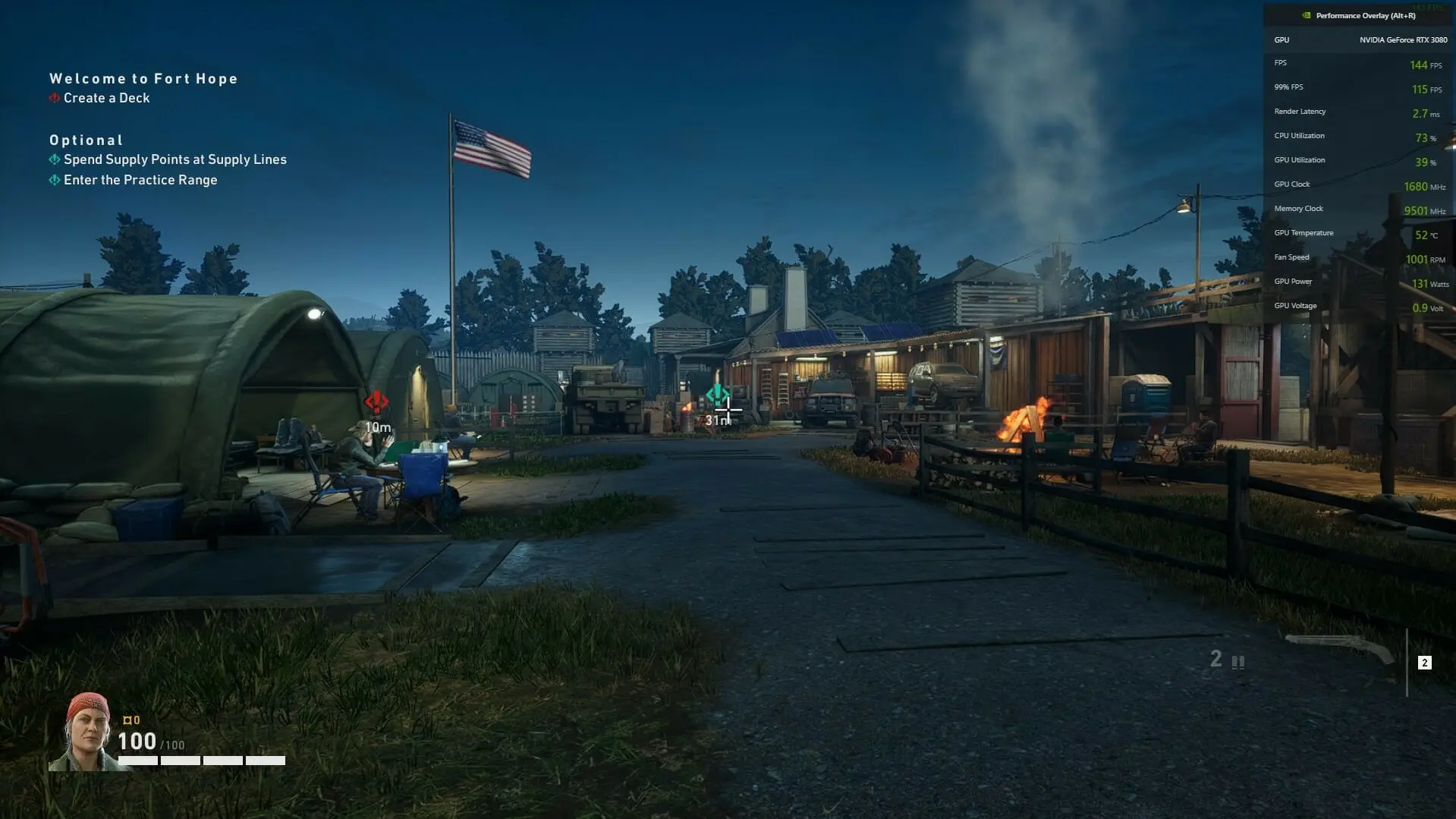Screen dimensions: 1456x819
Task: Click the teal objective marker showing 31m
Action: click(x=718, y=394)
